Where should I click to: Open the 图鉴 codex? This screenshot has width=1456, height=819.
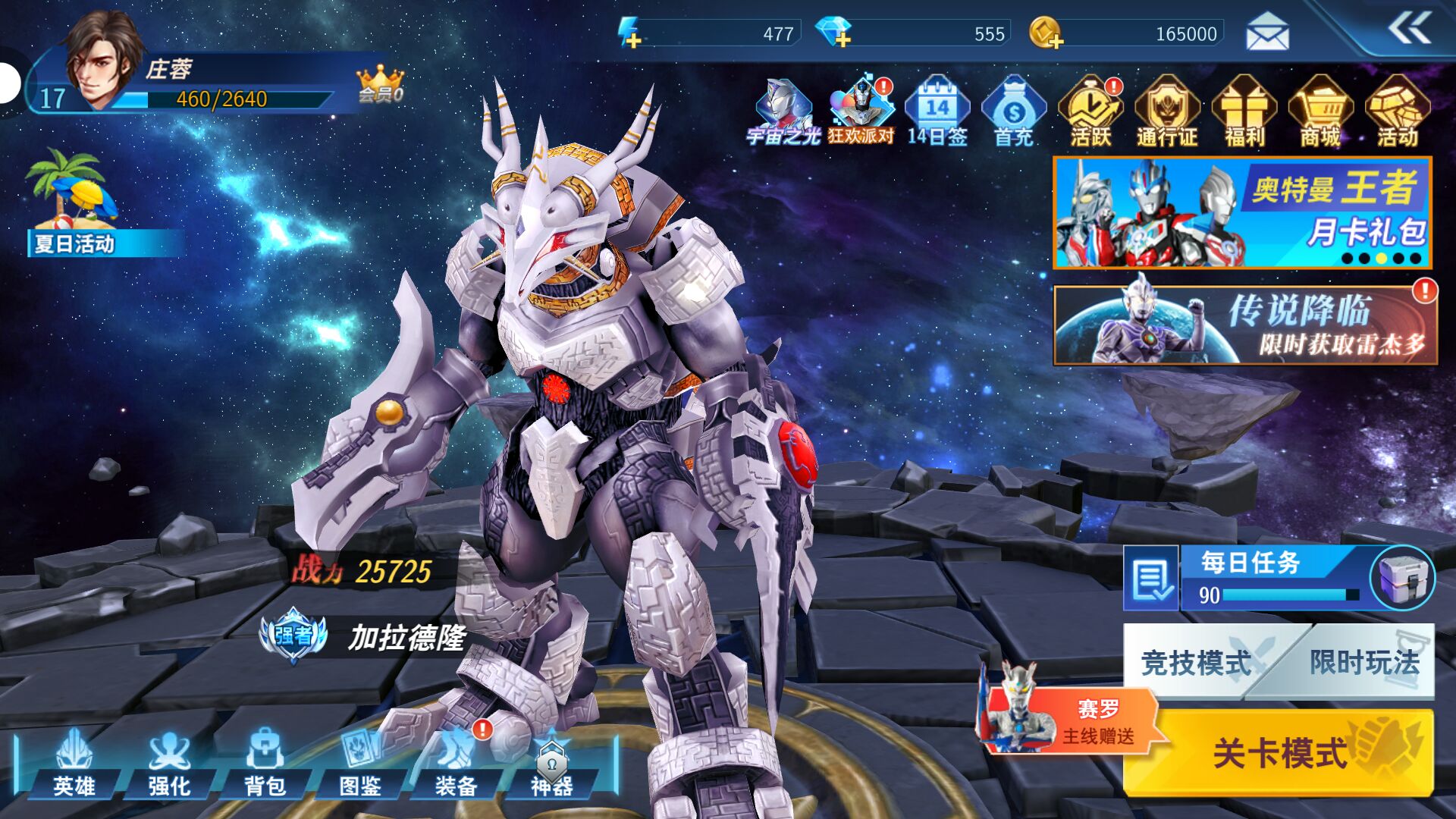click(x=360, y=764)
